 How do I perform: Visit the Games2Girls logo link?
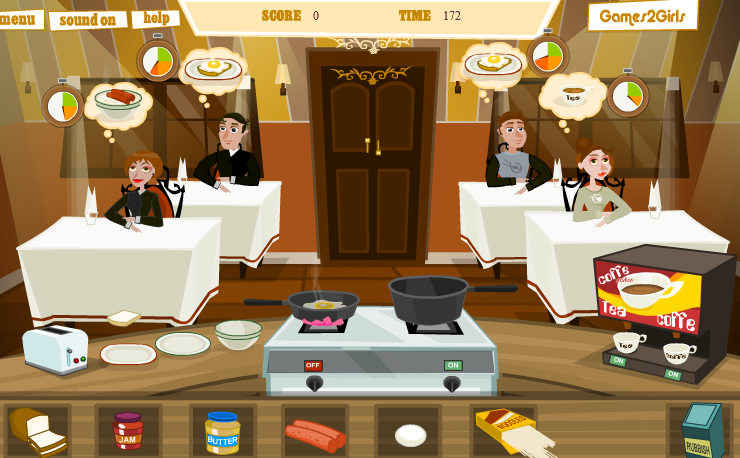click(642, 15)
